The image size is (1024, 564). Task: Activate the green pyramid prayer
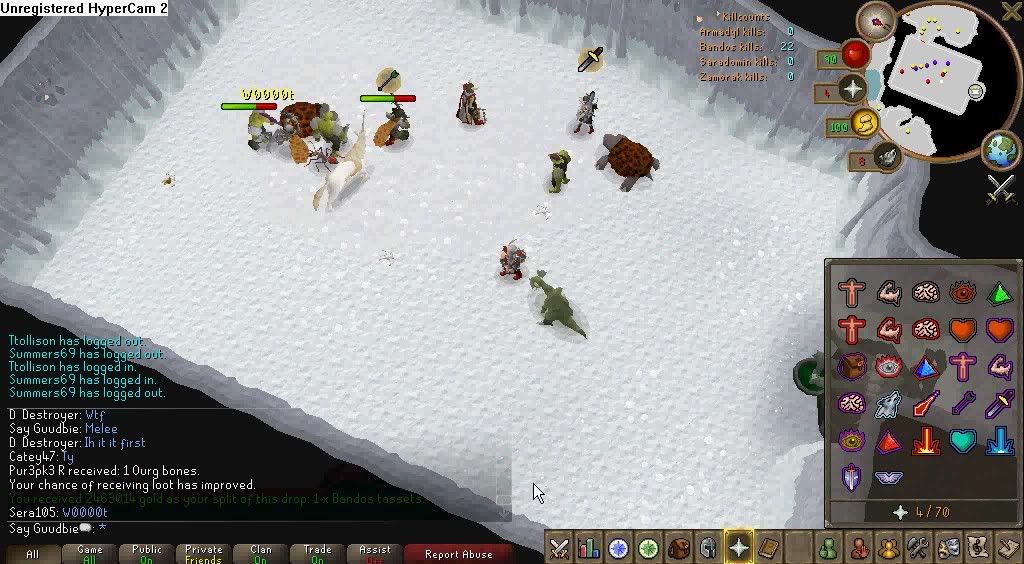999,293
